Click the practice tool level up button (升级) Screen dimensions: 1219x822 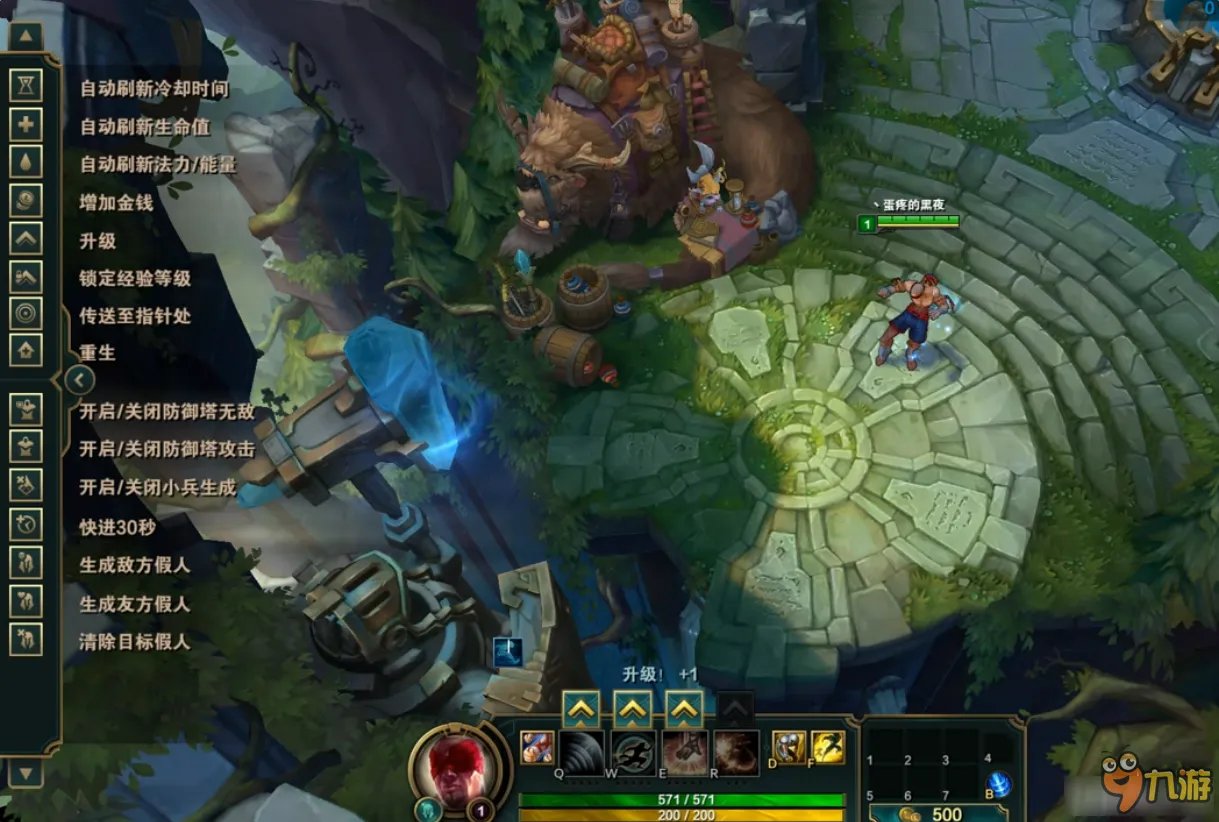[26, 238]
